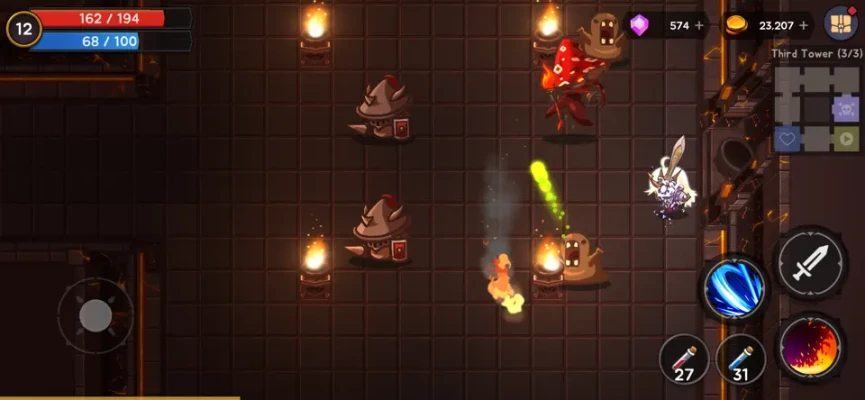Click the virtual movement joystick
Viewport: 865px width, 400px height.
tap(95, 316)
